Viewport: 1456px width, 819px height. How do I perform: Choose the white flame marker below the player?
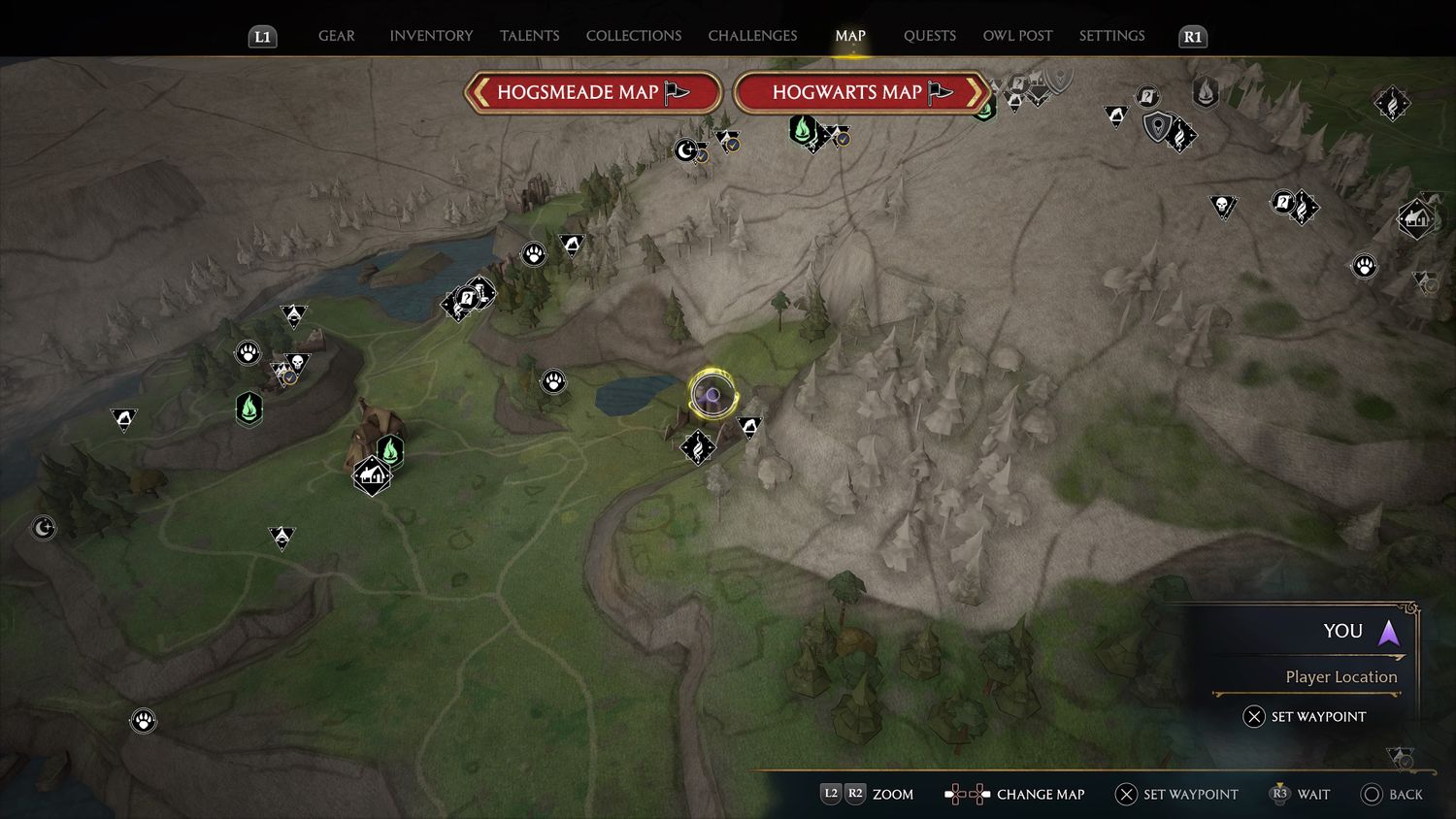pos(698,446)
